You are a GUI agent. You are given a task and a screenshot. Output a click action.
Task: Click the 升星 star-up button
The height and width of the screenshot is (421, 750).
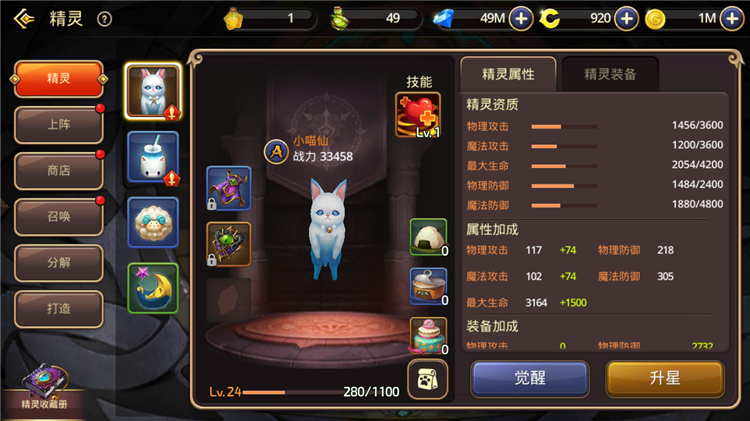pyautogui.click(x=664, y=379)
